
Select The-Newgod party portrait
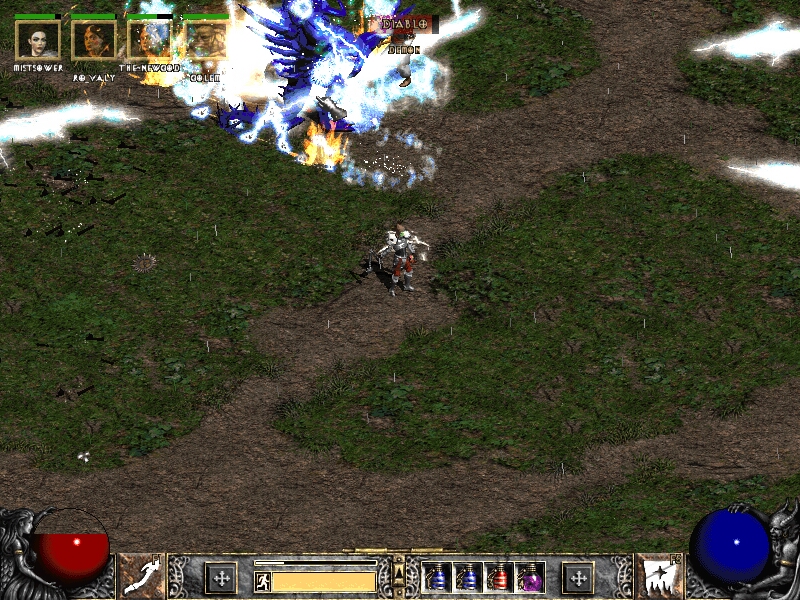(x=150, y=40)
